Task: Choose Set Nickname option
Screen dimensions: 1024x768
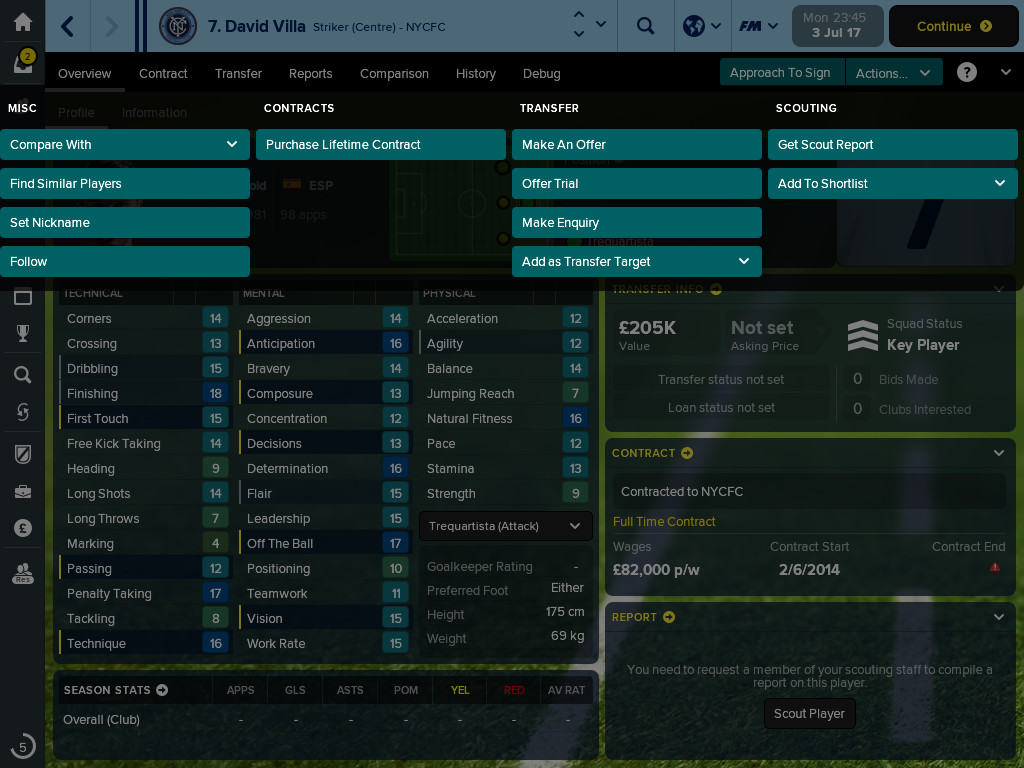Action: pos(124,223)
